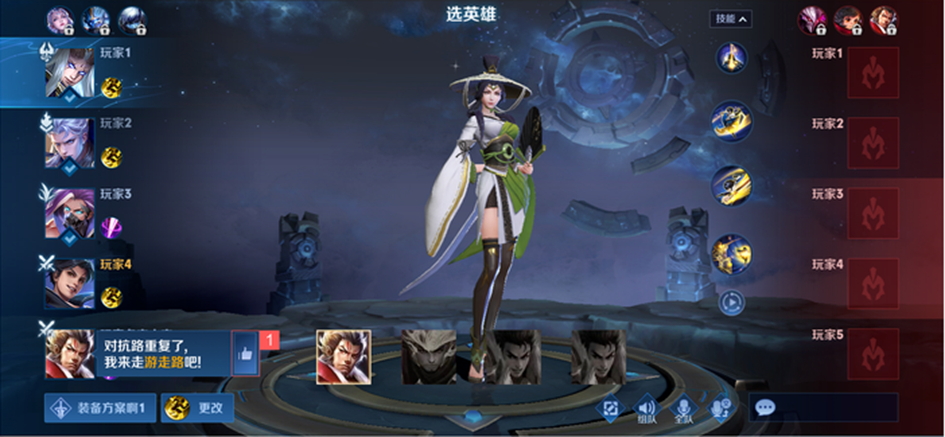Like the teammate's 游走路 chat message

245,353
